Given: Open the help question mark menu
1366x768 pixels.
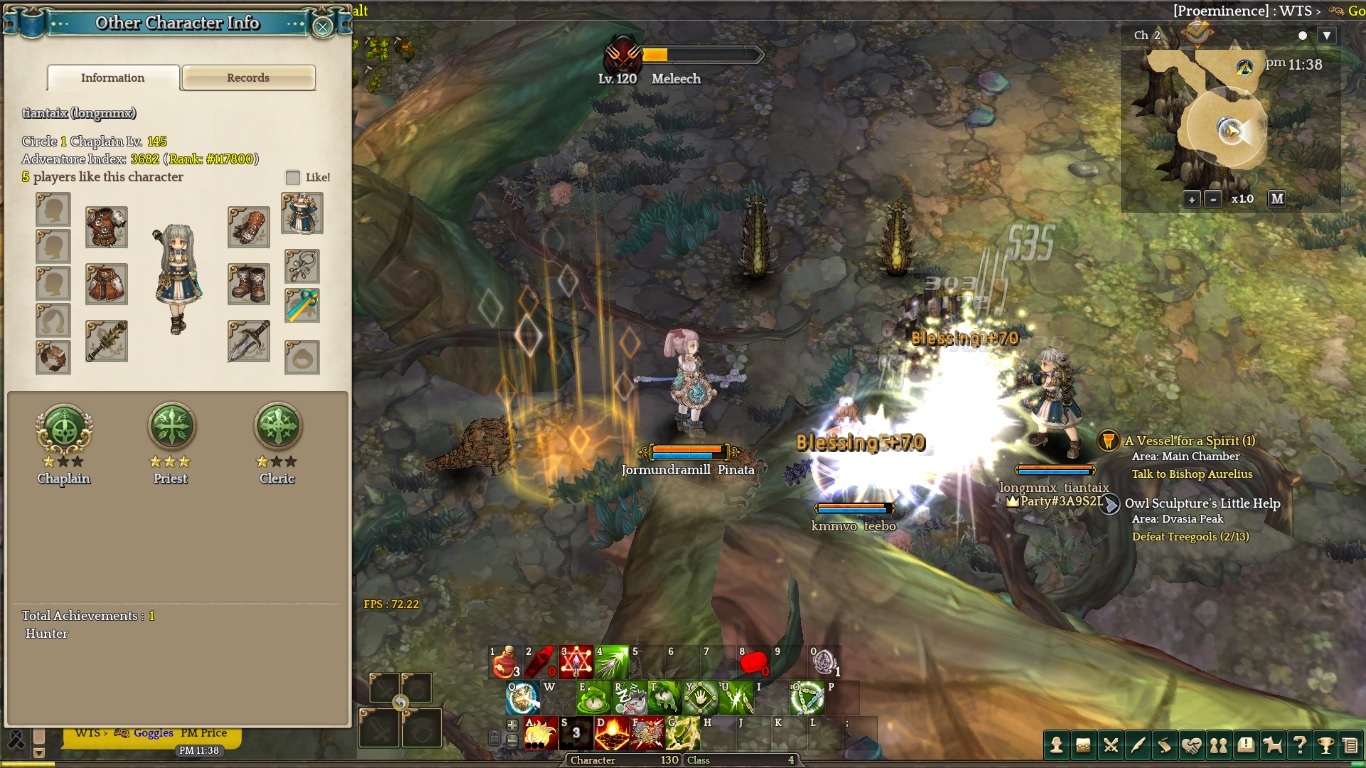Looking at the screenshot, I should [x=1299, y=745].
